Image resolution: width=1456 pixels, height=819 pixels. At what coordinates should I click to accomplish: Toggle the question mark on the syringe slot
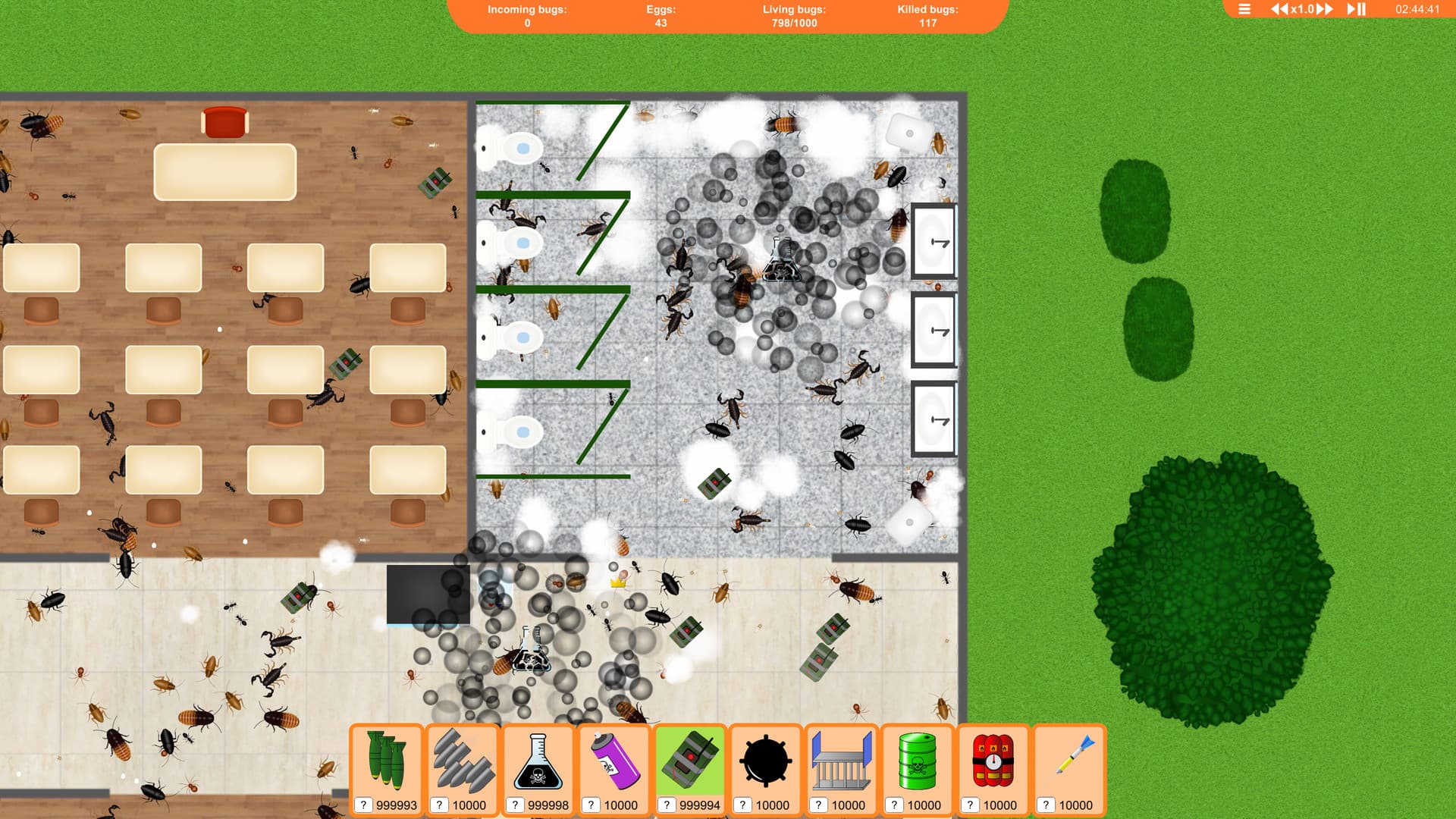[1047, 805]
